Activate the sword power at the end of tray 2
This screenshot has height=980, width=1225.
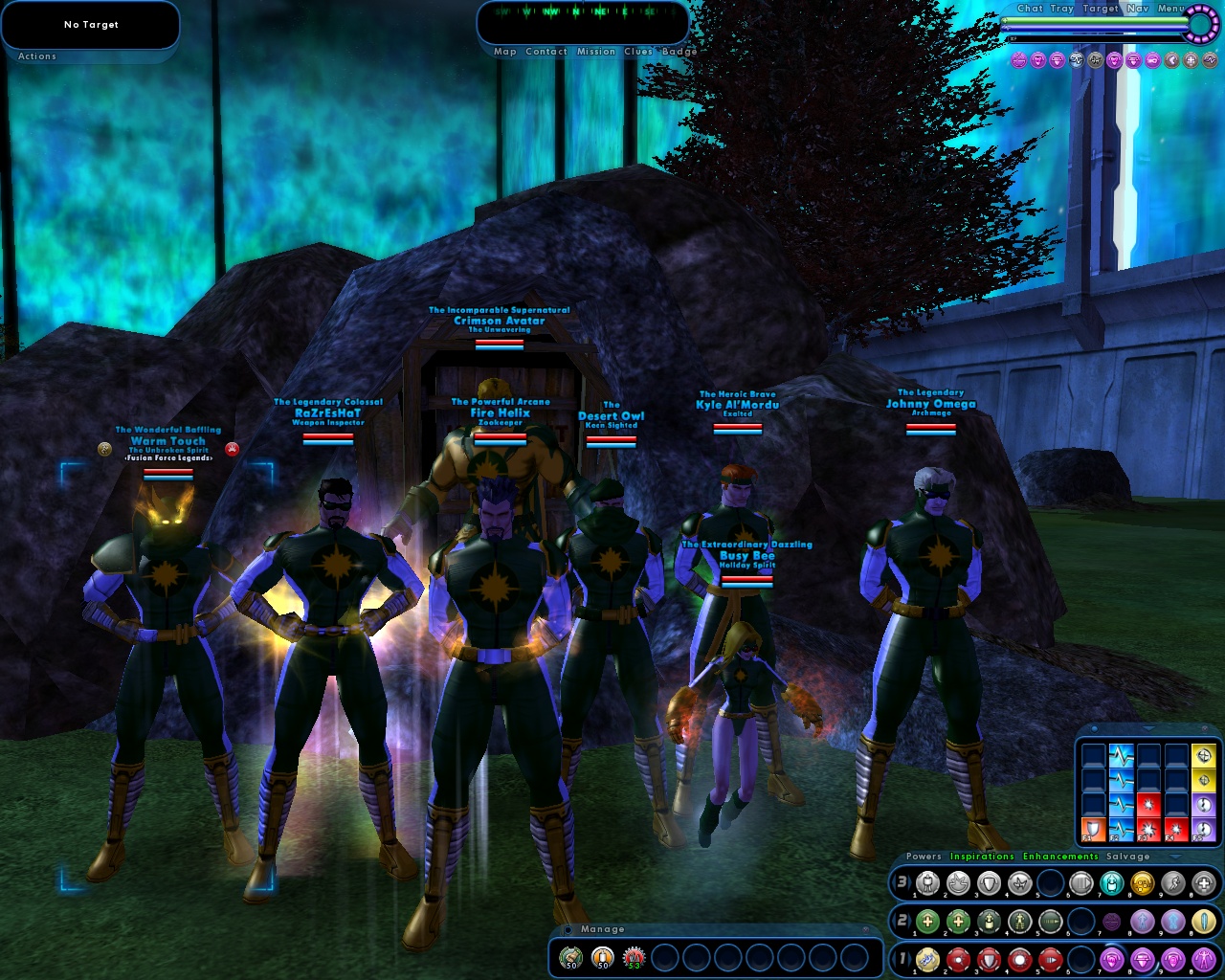tap(1204, 921)
